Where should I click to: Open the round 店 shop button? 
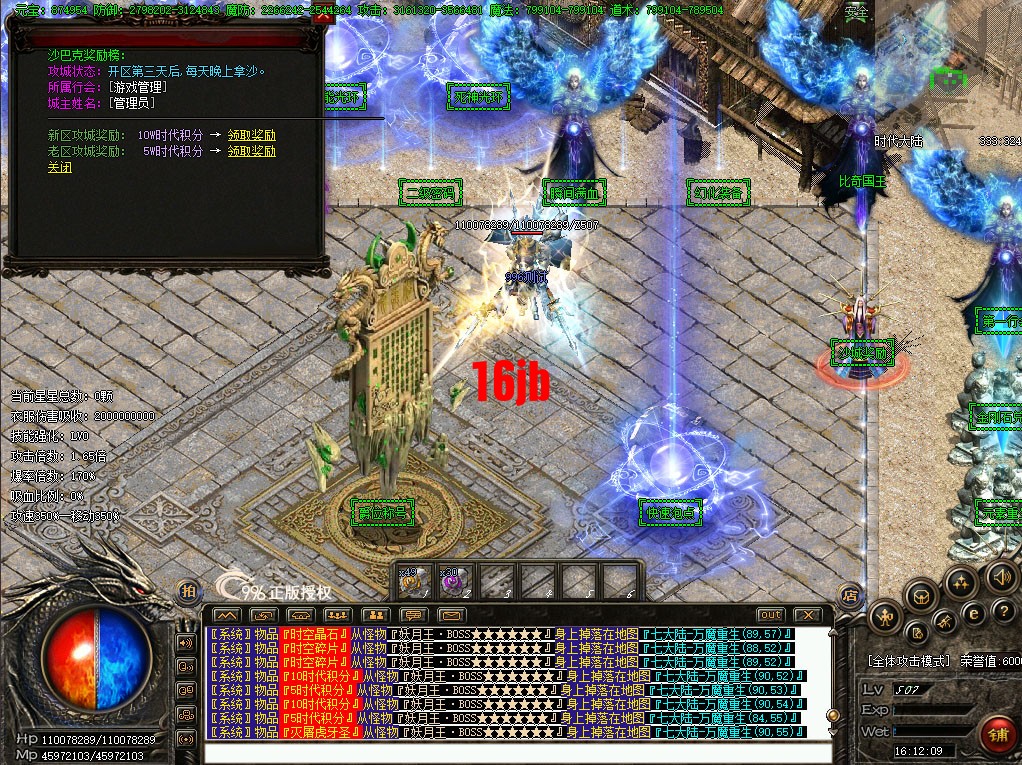(x=849, y=593)
